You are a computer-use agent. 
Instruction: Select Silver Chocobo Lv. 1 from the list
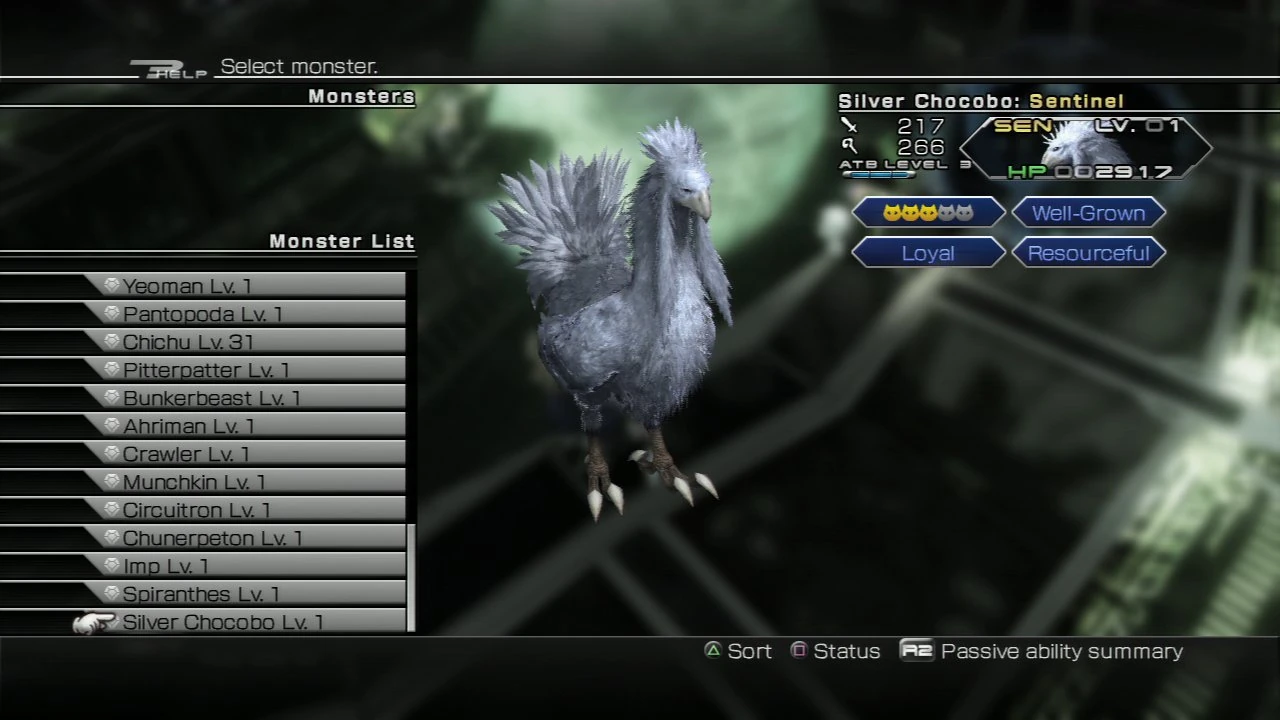click(x=221, y=621)
